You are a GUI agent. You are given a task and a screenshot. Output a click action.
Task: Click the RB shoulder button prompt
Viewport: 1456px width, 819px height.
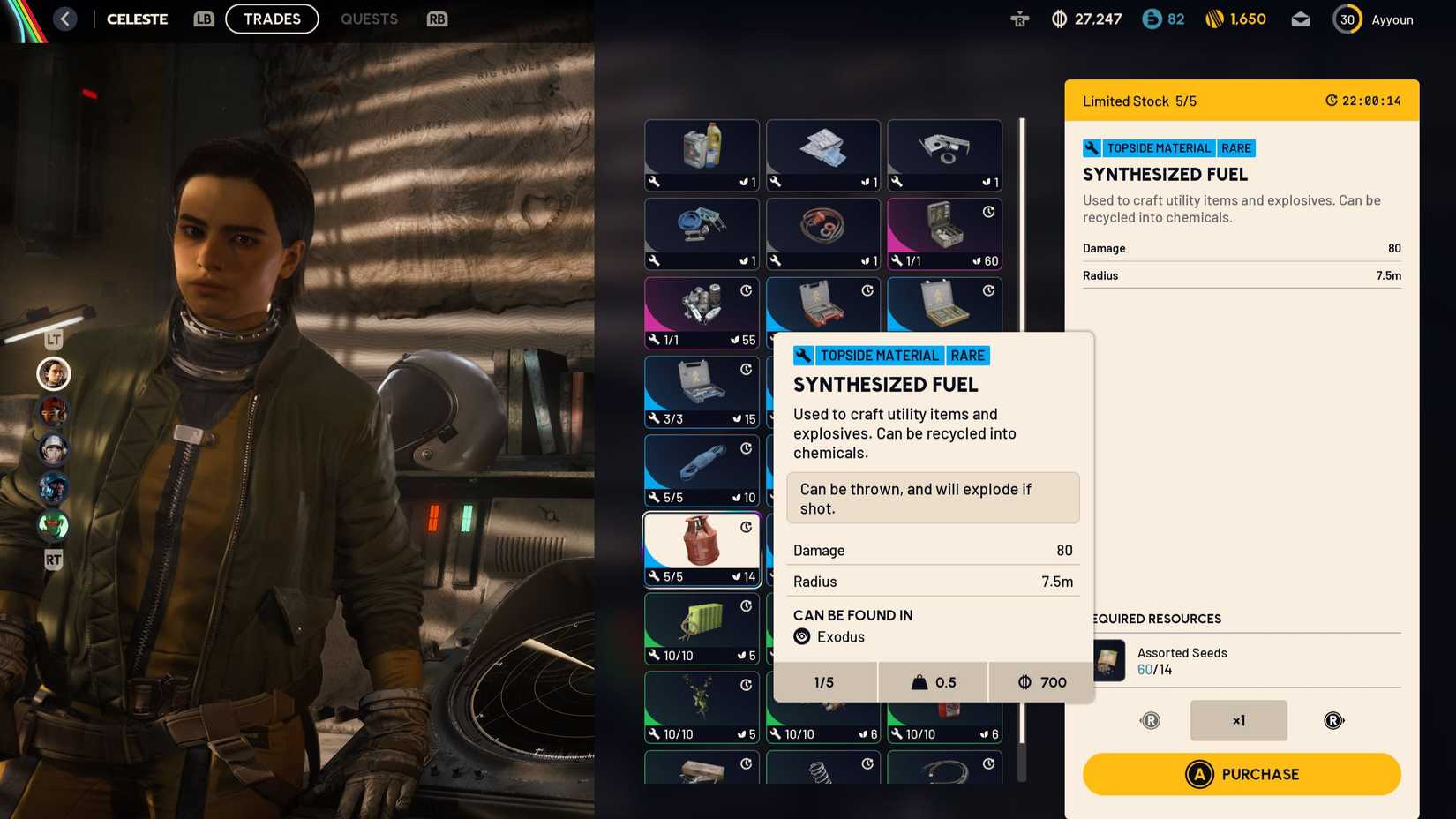tap(436, 19)
